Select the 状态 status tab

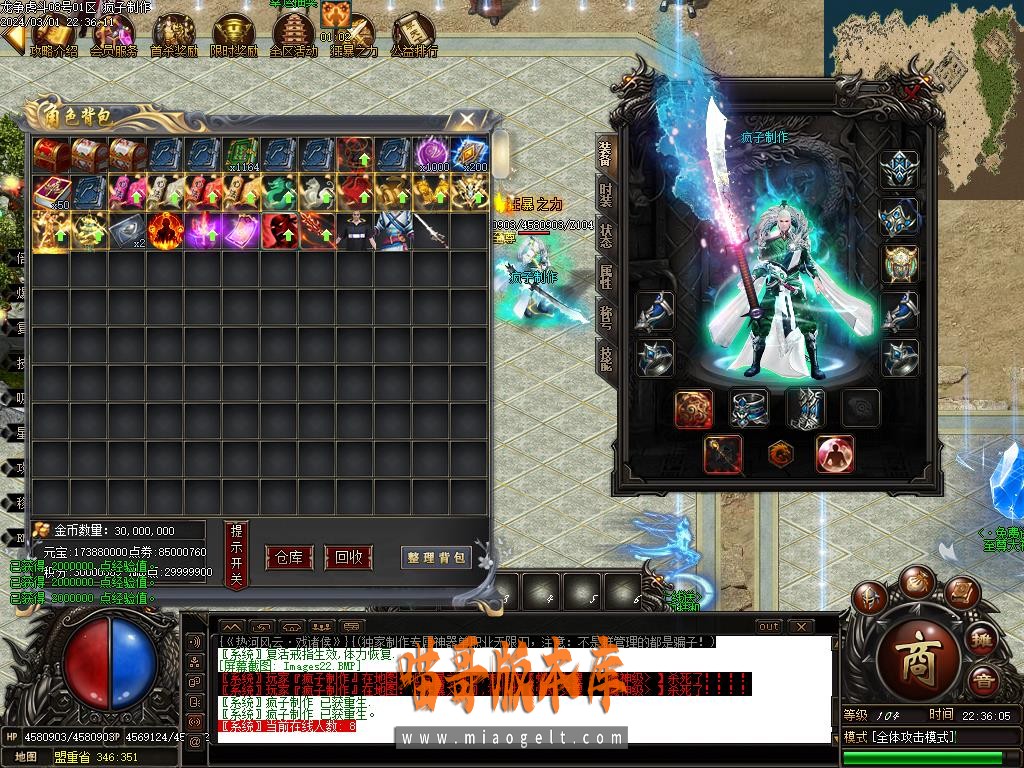click(x=606, y=235)
